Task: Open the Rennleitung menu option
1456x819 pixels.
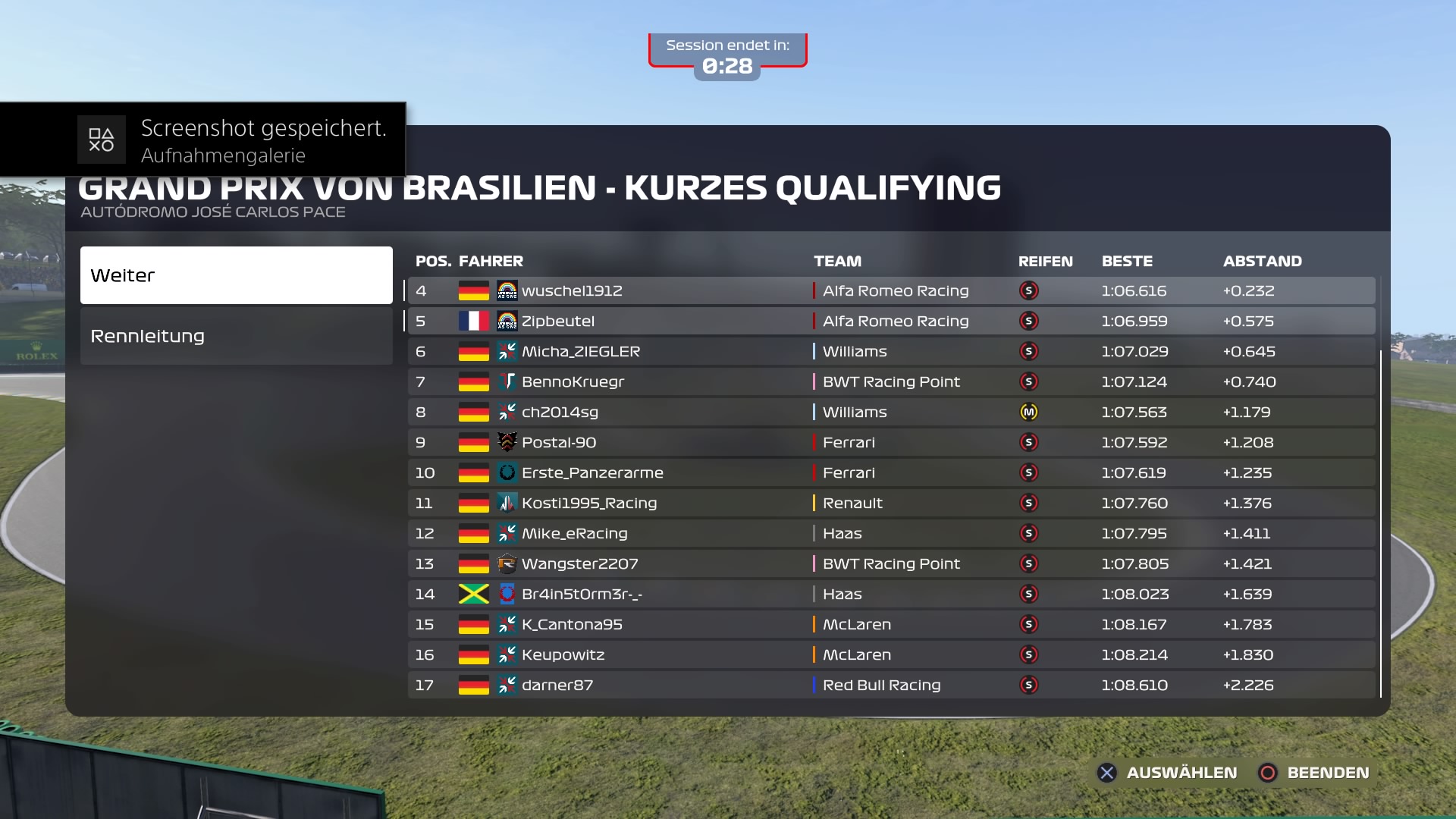Action: (236, 336)
